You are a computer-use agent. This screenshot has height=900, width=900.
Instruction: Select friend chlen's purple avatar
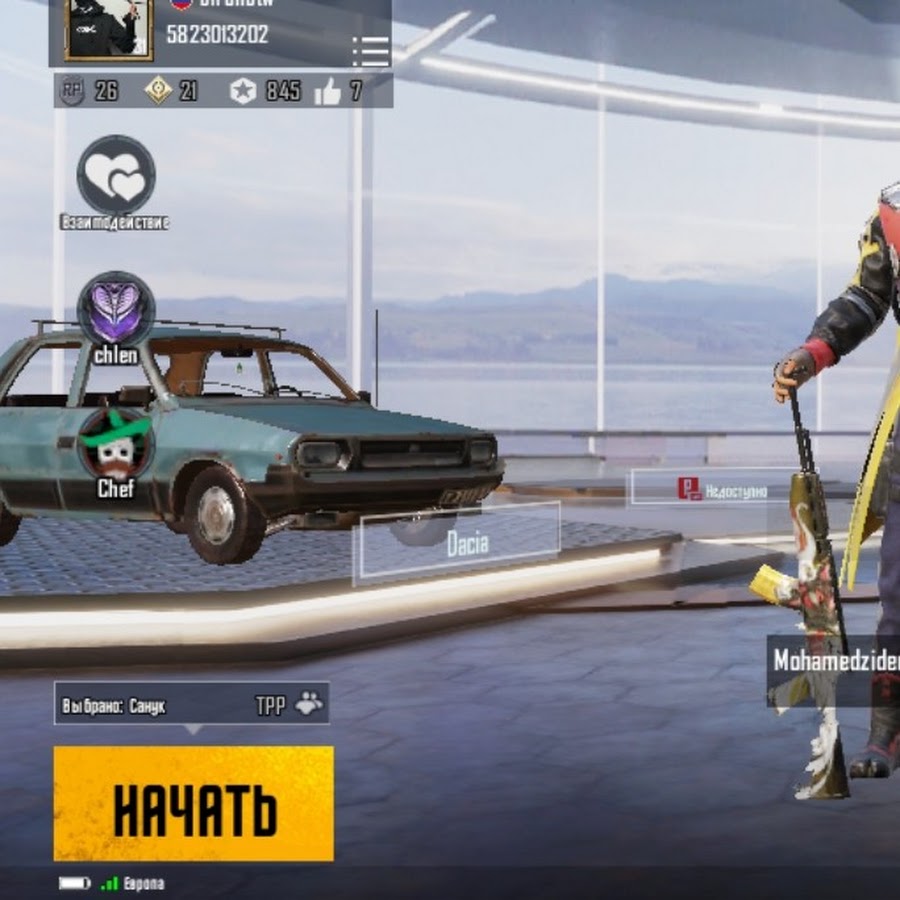[x=116, y=308]
